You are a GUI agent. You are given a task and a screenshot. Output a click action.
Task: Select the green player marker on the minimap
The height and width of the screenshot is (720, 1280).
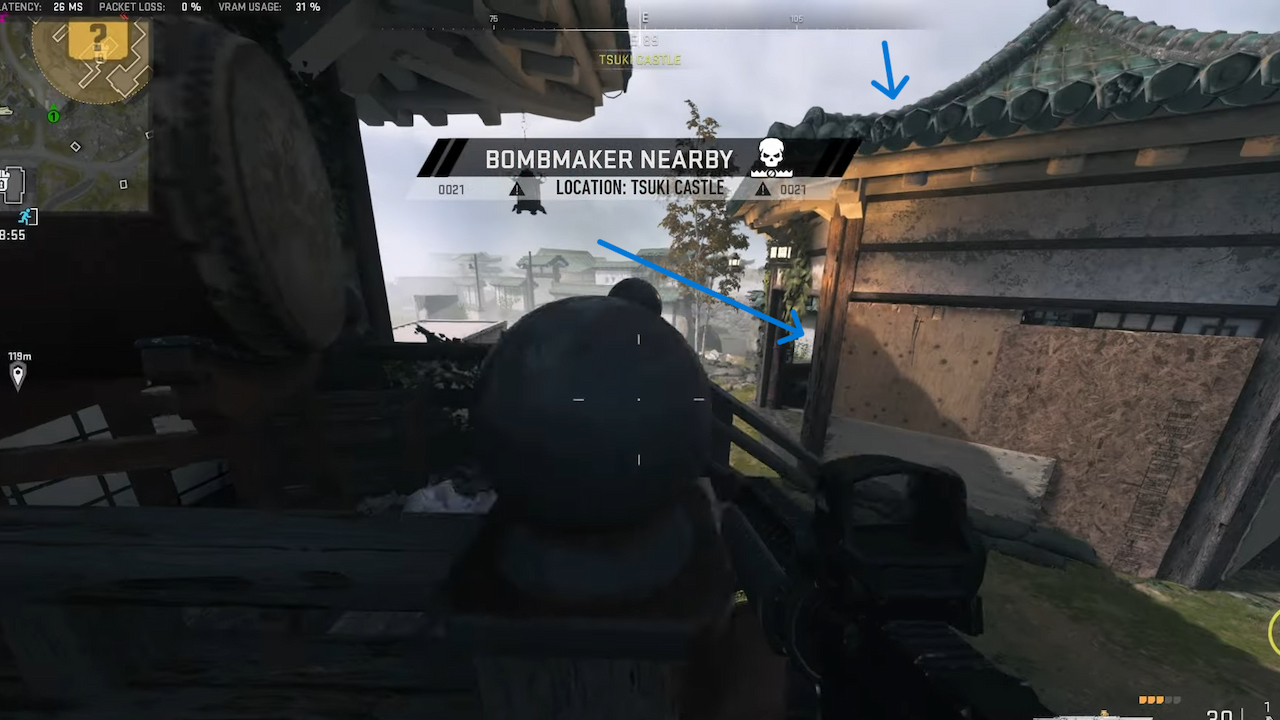52,115
